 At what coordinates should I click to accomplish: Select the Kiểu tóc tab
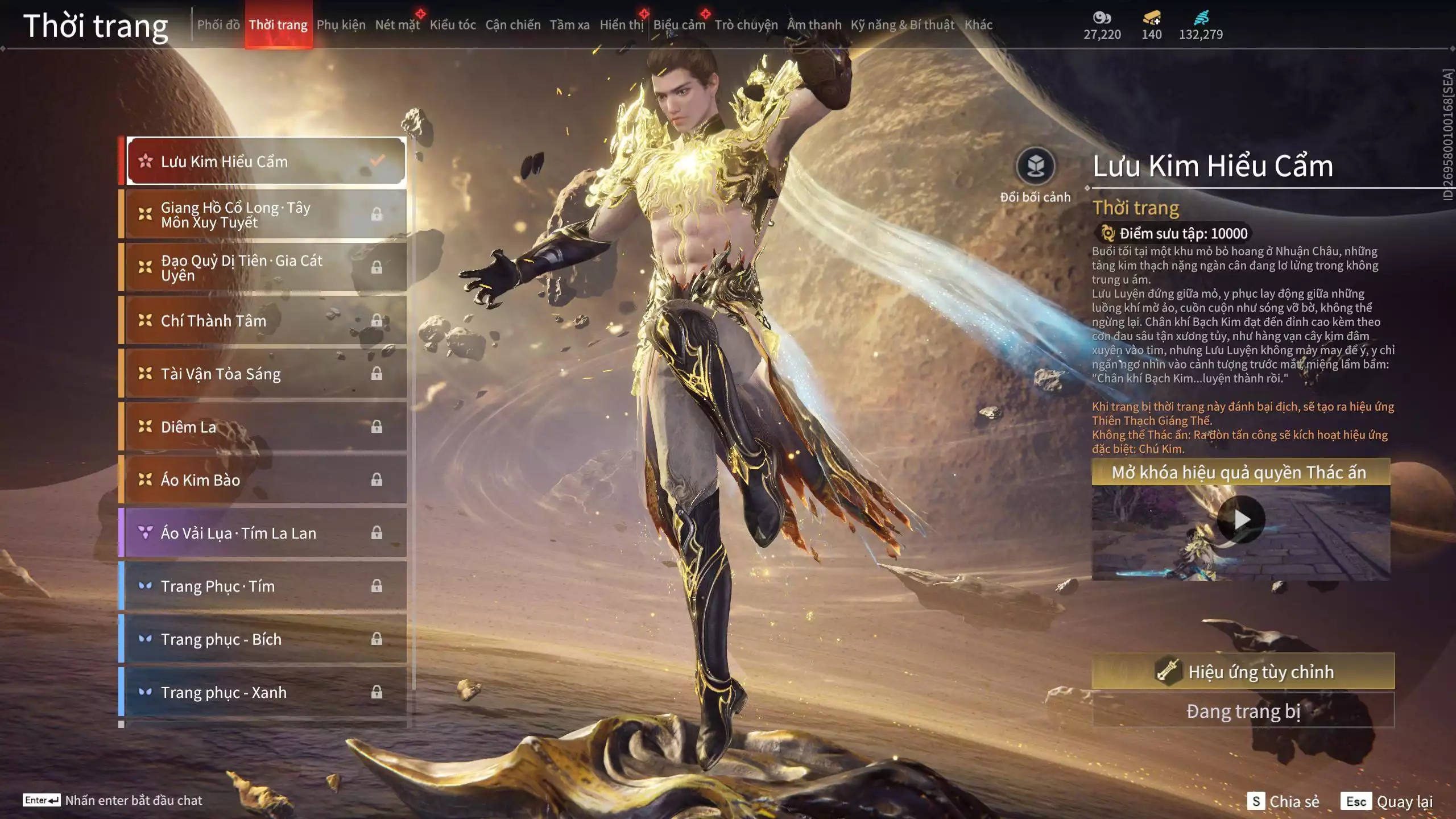(452, 25)
